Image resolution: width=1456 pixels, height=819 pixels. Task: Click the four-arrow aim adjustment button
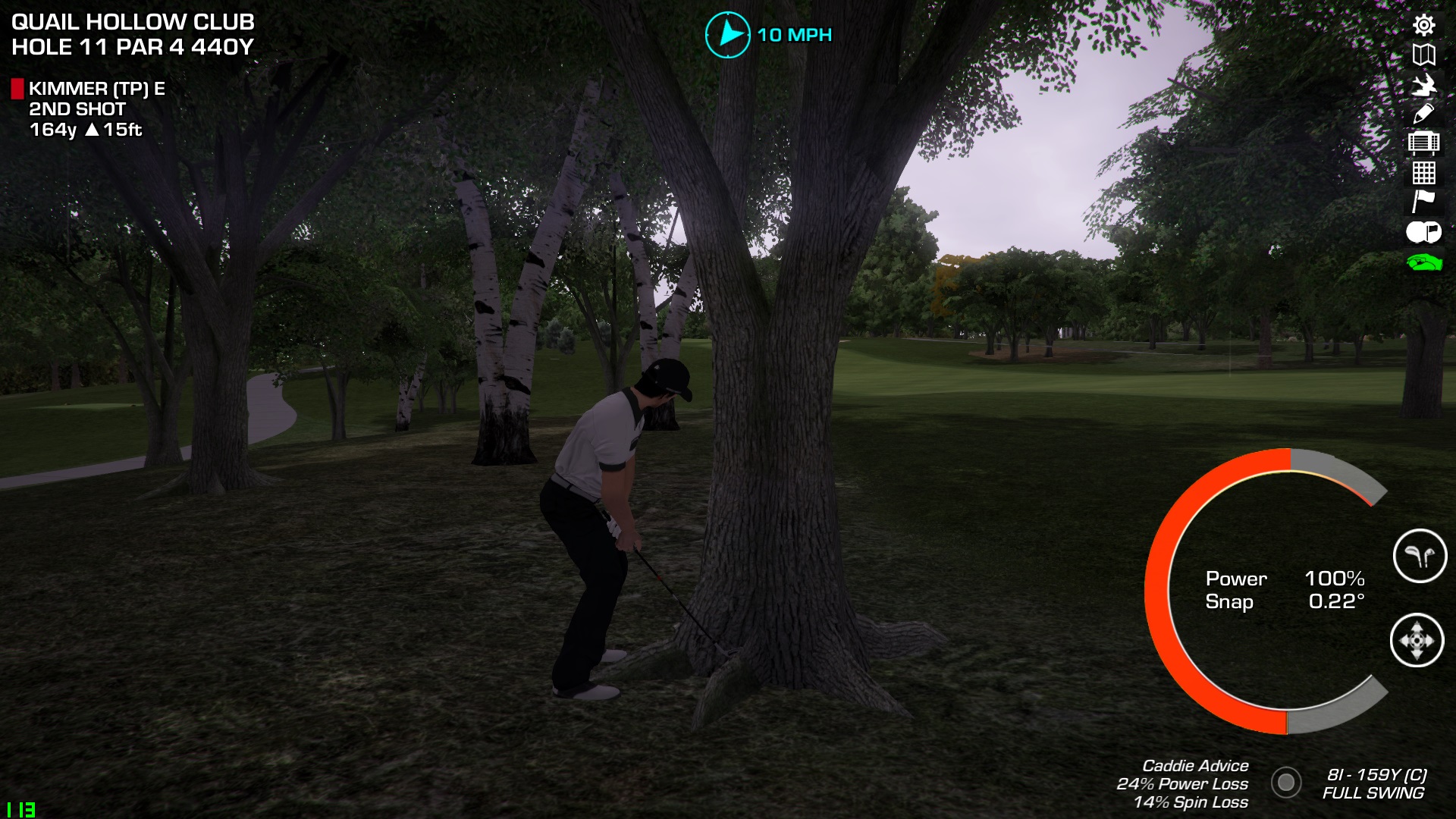pos(1417,641)
